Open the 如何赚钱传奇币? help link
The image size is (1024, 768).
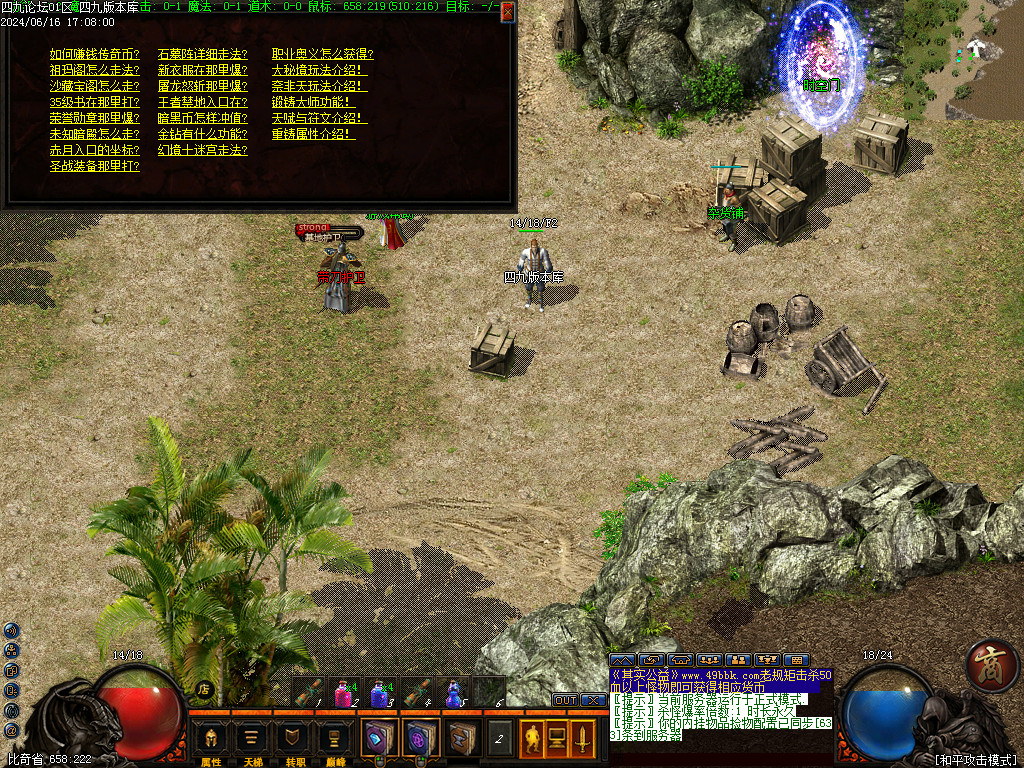tap(95, 54)
